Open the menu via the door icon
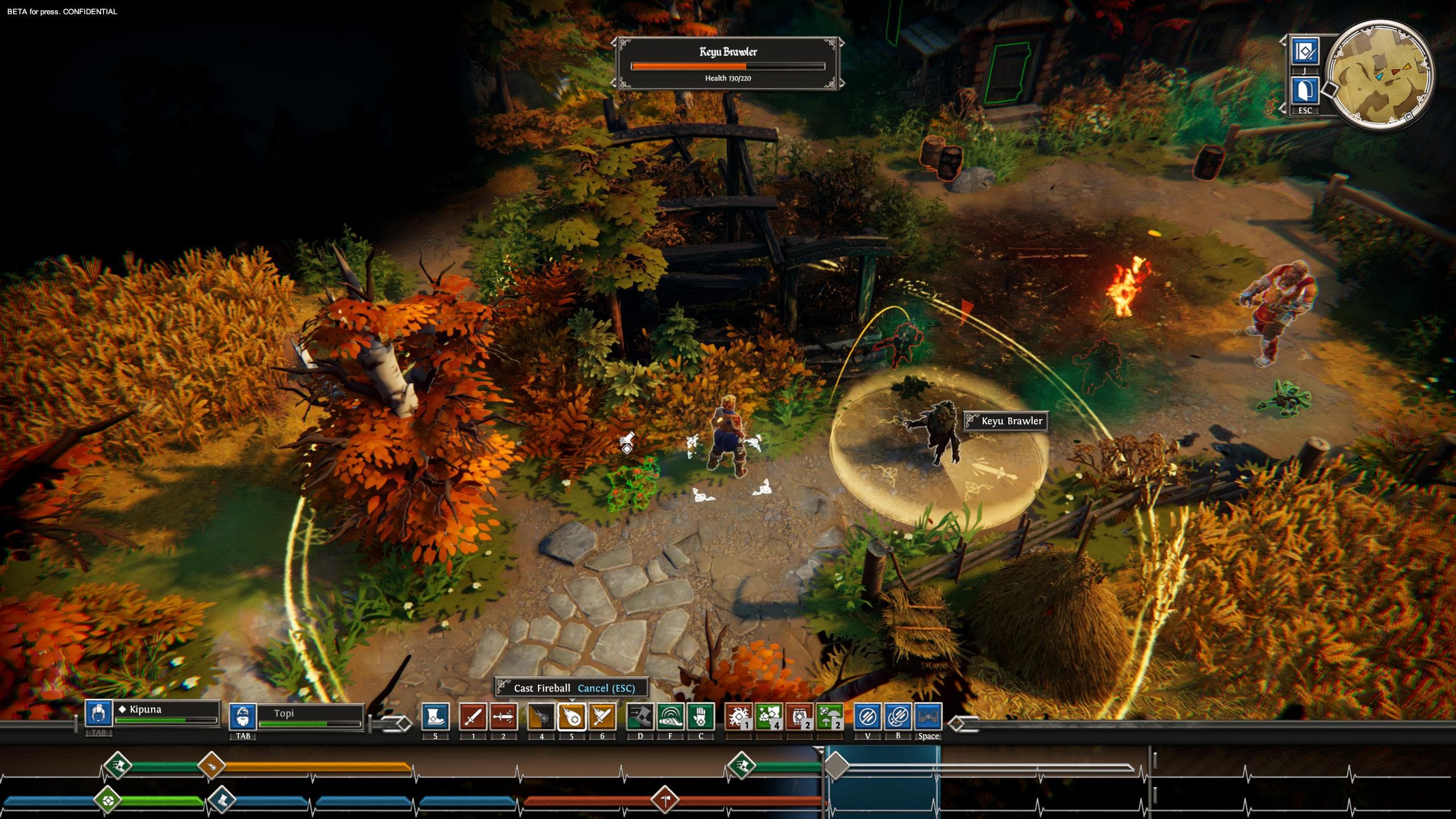Viewport: 1456px width, 819px height. pyautogui.click(x=1305, y=91)
